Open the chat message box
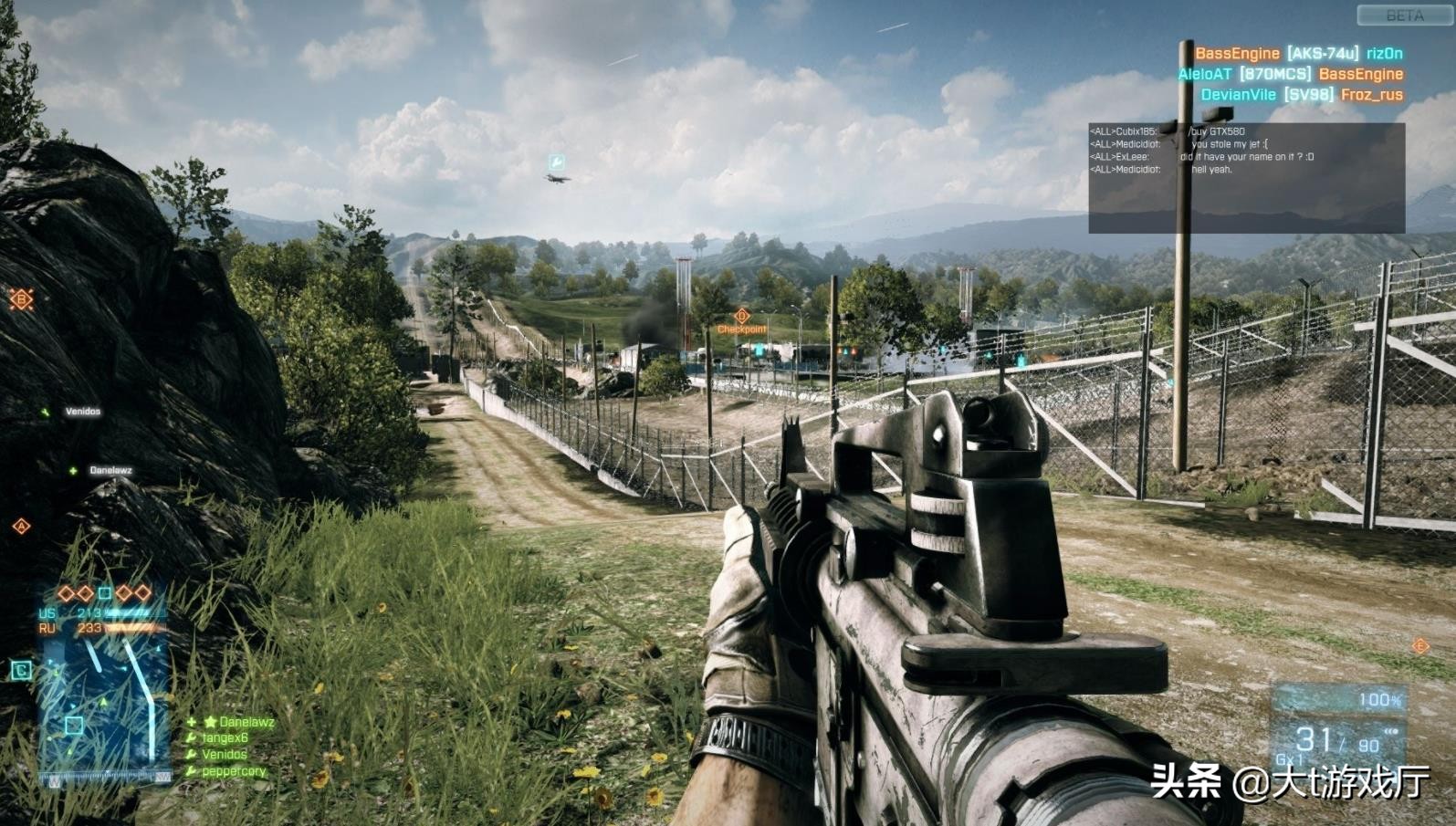1456x826 pixels. click(1246, 178)
